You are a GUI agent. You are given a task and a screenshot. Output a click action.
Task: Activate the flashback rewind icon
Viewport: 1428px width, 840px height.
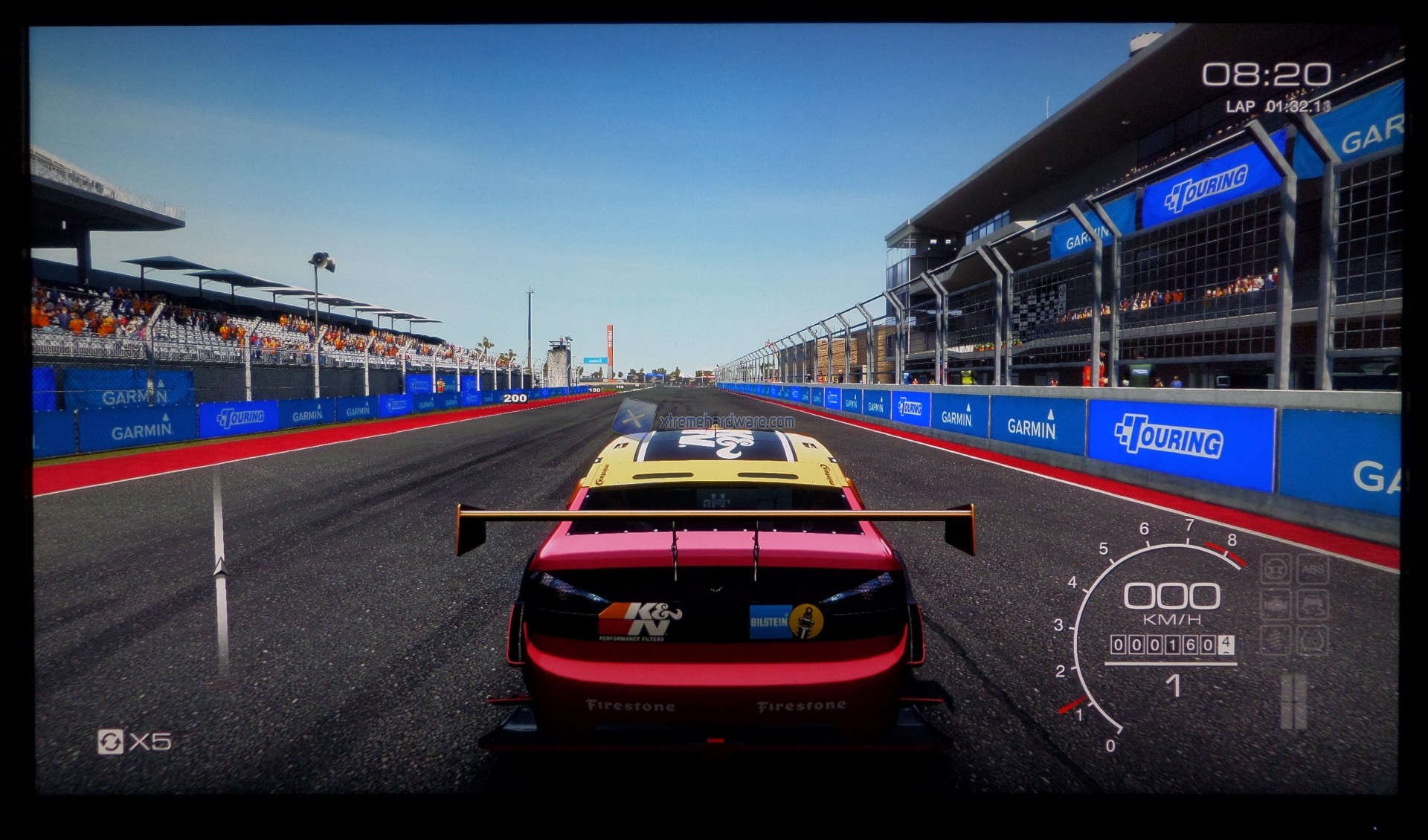click(110, 741)
